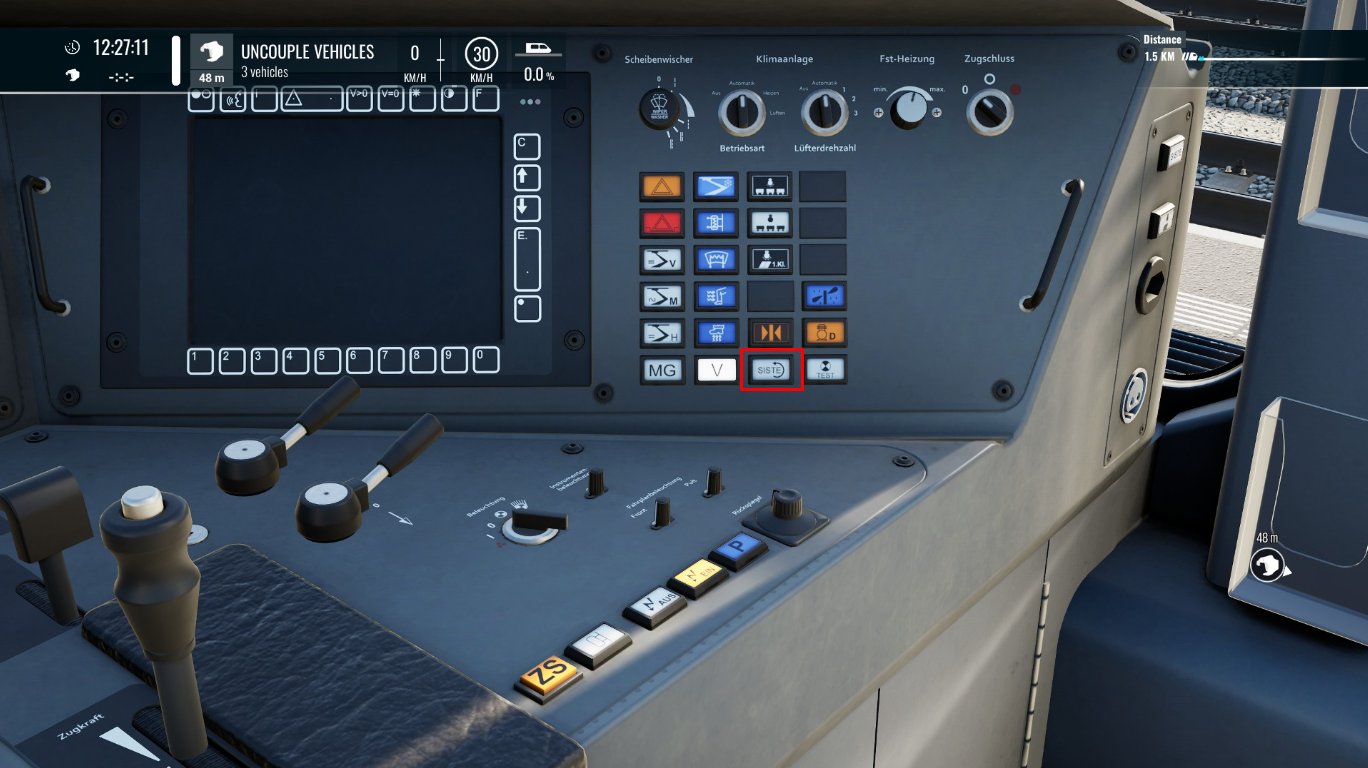Push the highlighted SIFA reset button

pyautogui.click(x=770, y=370)
